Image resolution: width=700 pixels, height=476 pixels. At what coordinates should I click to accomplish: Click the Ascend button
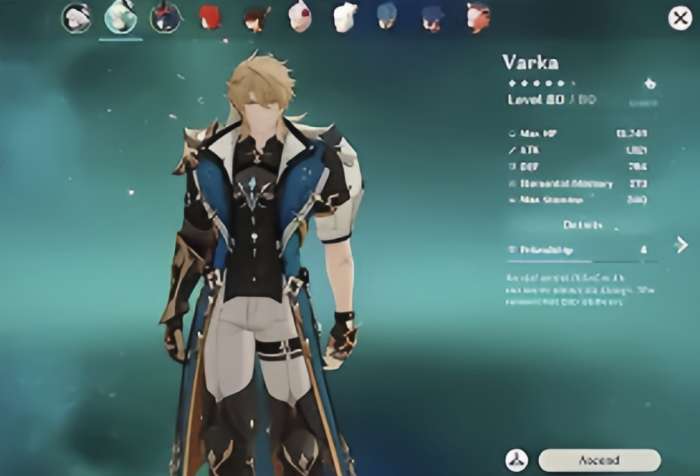[599, 460]
